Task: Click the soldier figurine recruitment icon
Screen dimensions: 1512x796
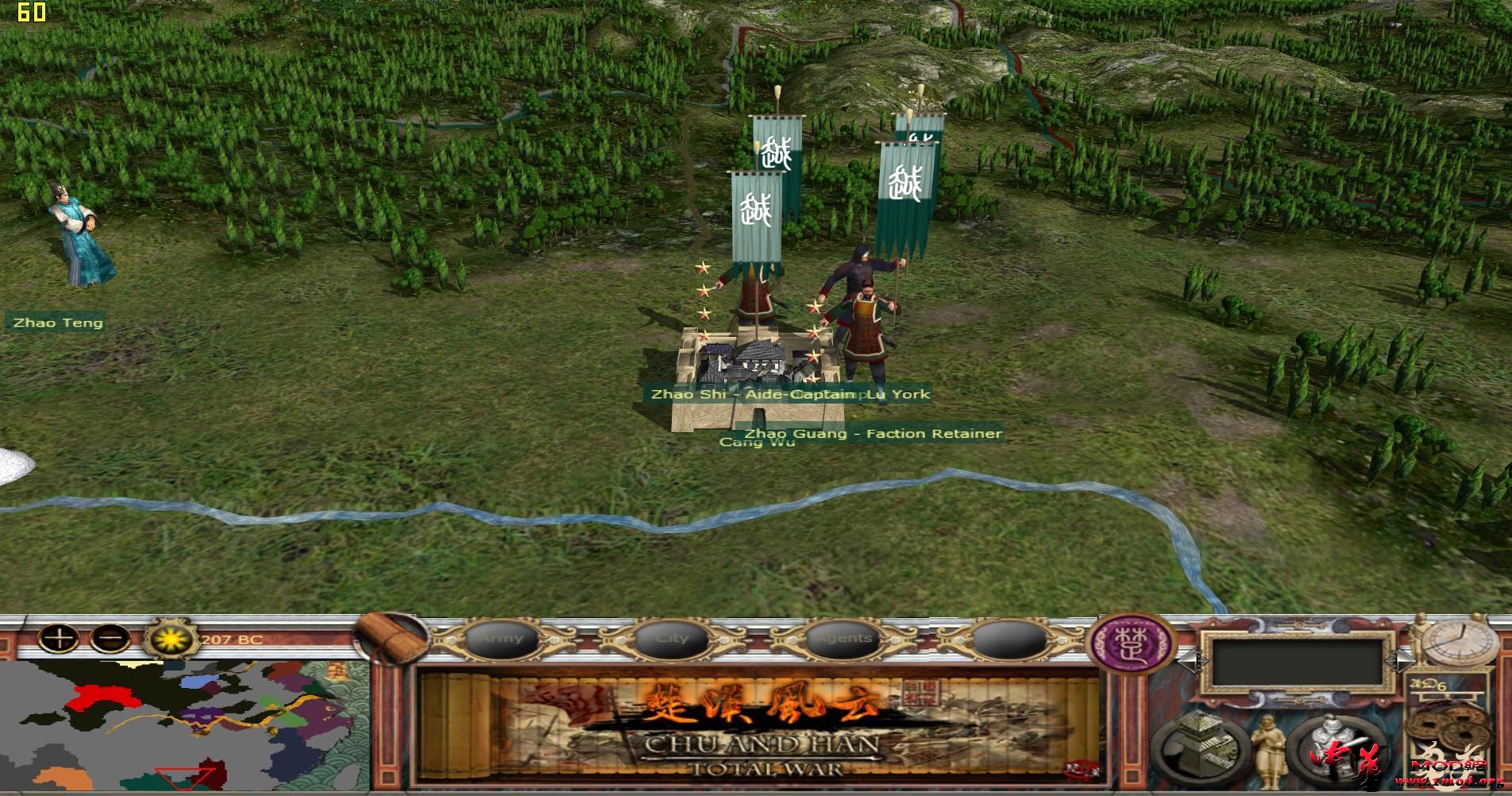Action: (1270, 748)
